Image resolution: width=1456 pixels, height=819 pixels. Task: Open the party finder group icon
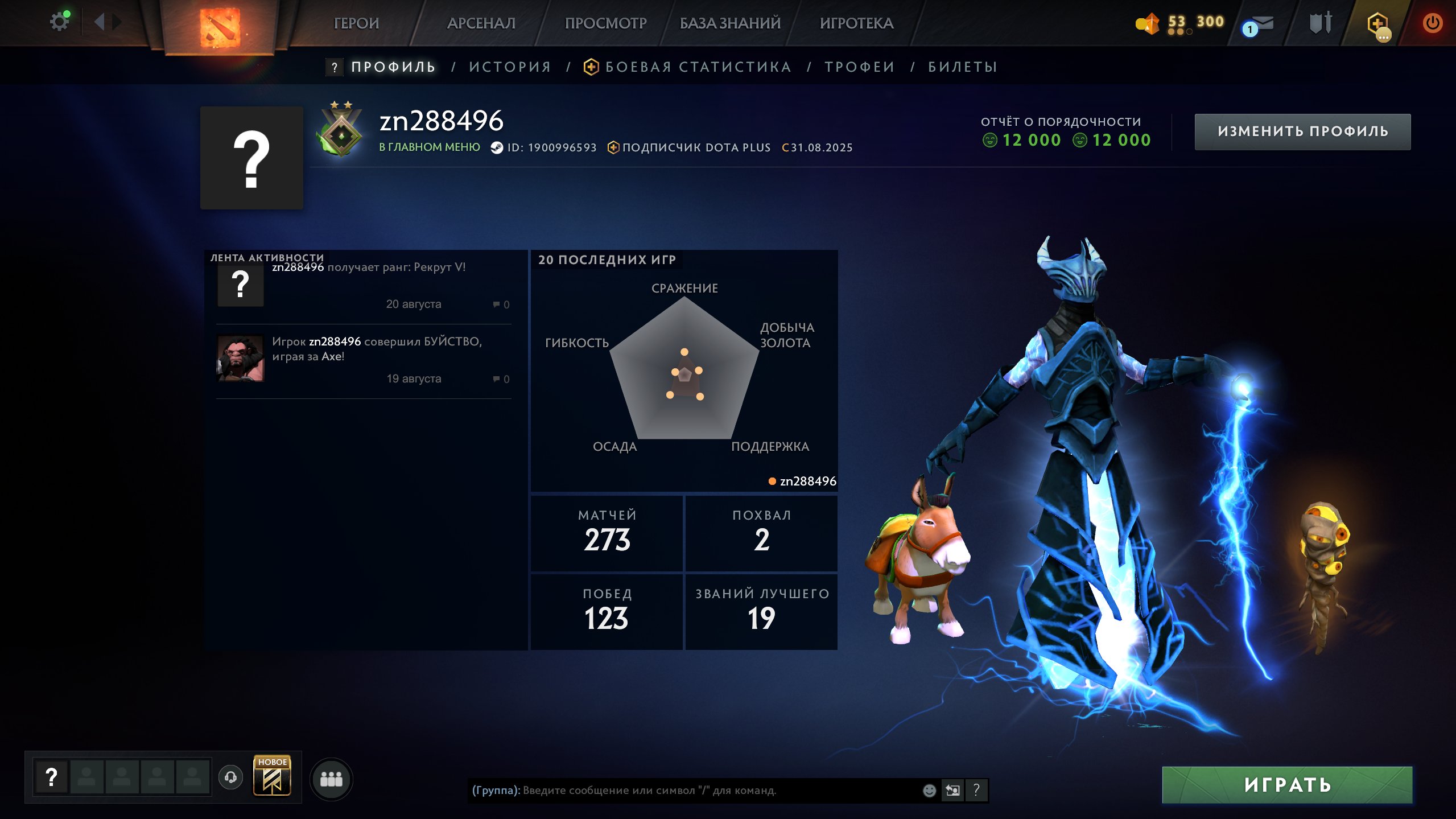pyautogui.click(x=331, y=779)
